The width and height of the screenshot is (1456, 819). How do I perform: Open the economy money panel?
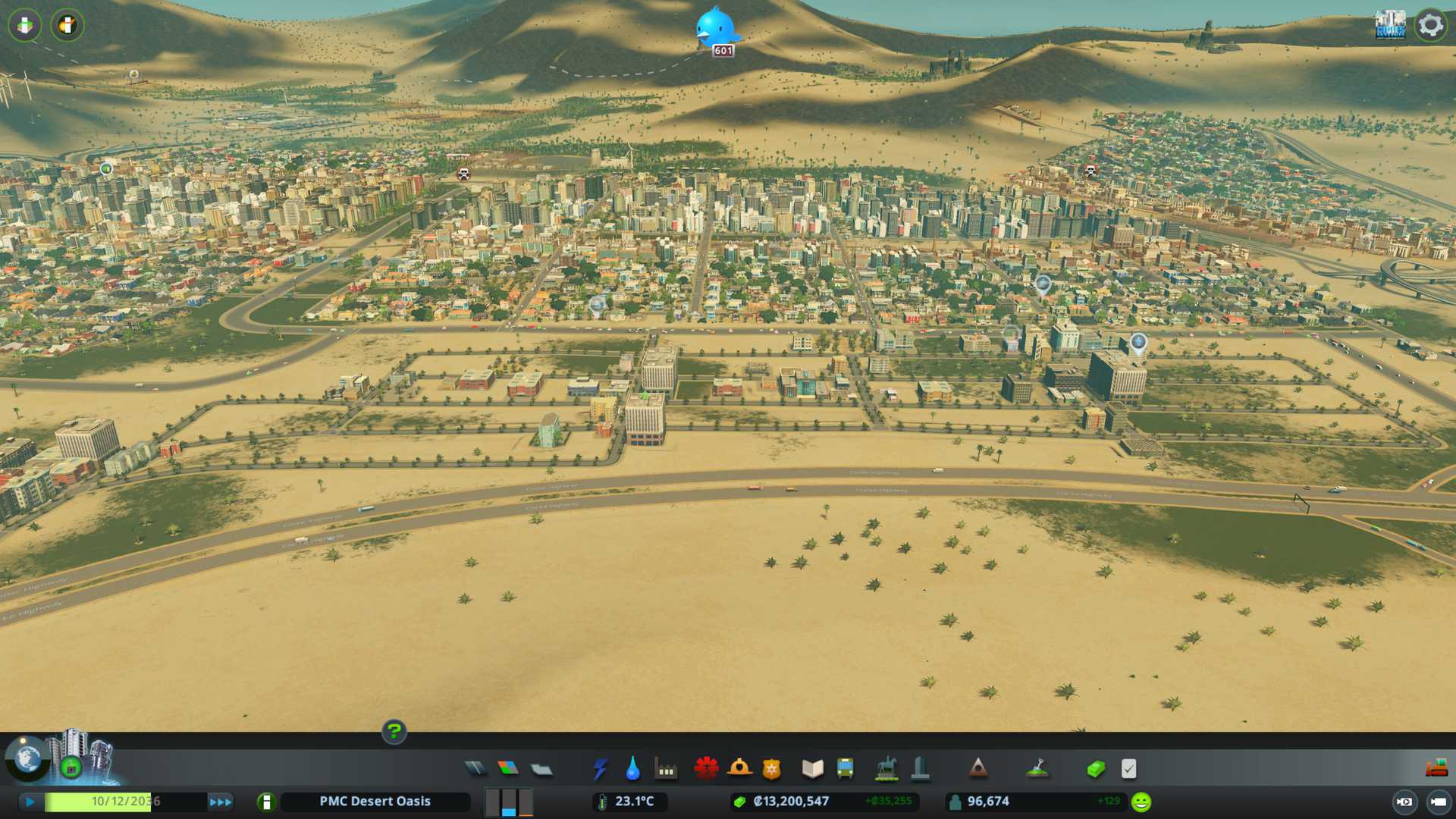point(1096,769)
